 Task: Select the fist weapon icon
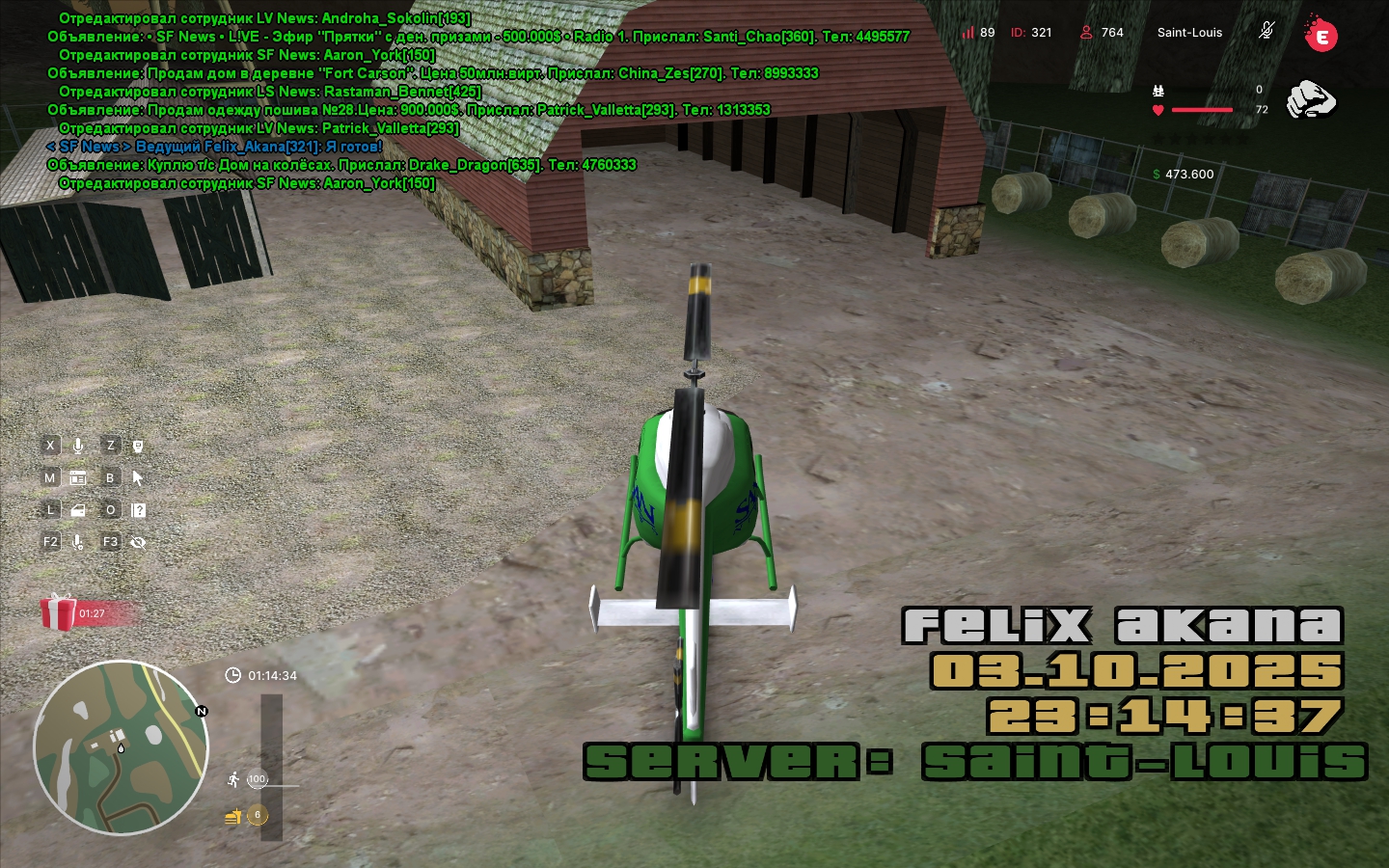1311,99
